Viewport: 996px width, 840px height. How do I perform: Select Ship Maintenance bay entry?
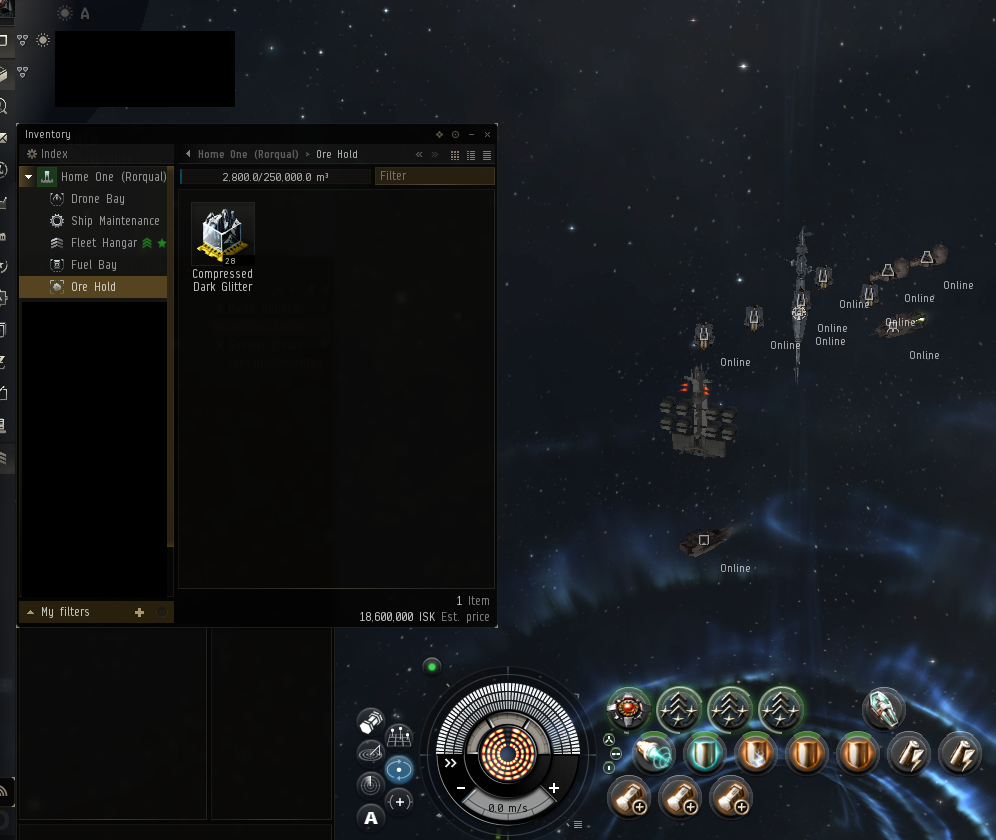point(114,221)
